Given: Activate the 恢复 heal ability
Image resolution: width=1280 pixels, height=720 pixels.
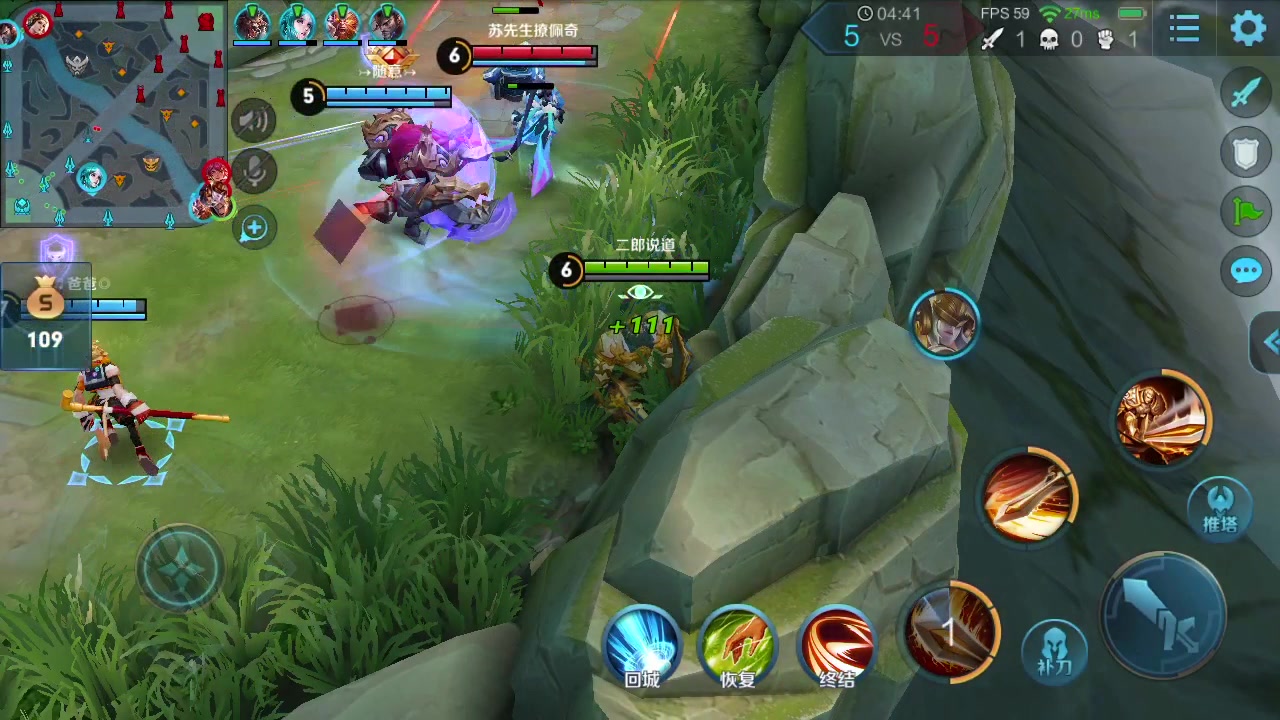Looking at the screenshot, I should [738, 645].
